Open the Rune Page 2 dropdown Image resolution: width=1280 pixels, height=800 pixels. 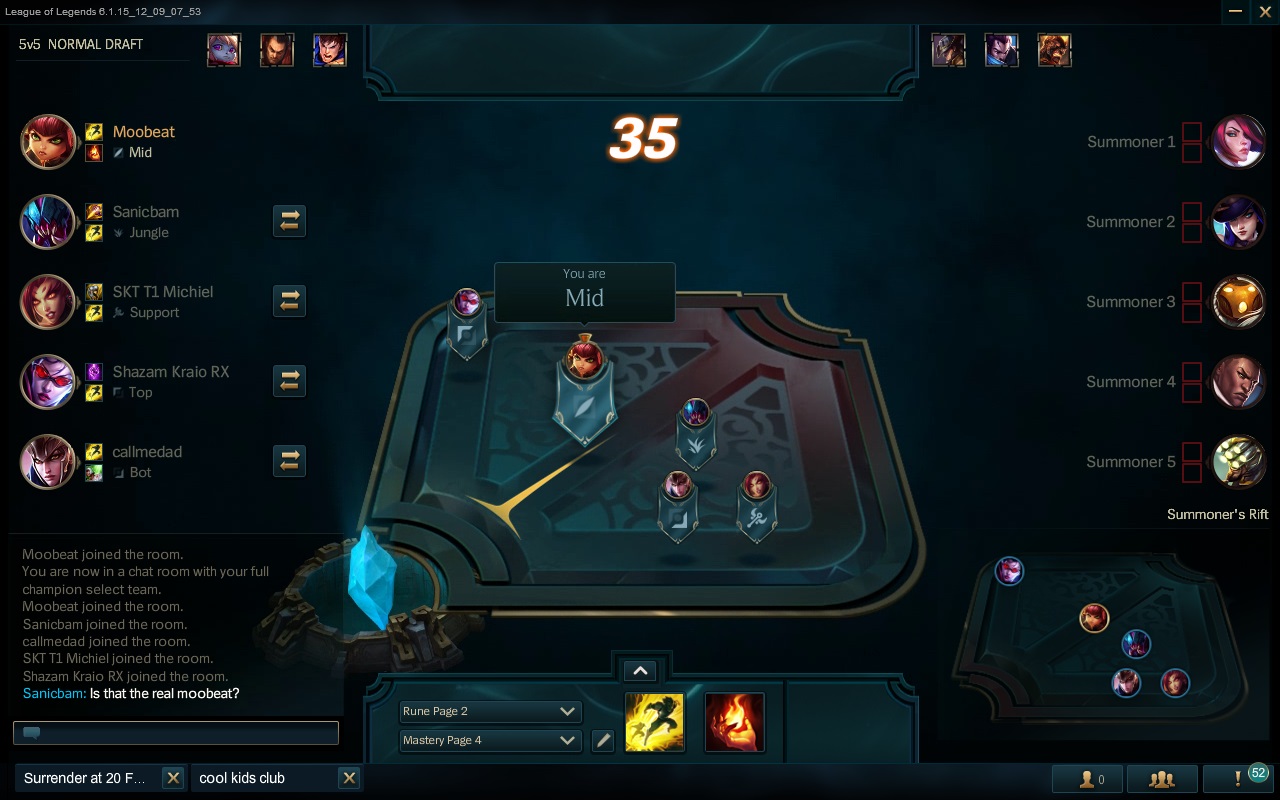(490, 711)
